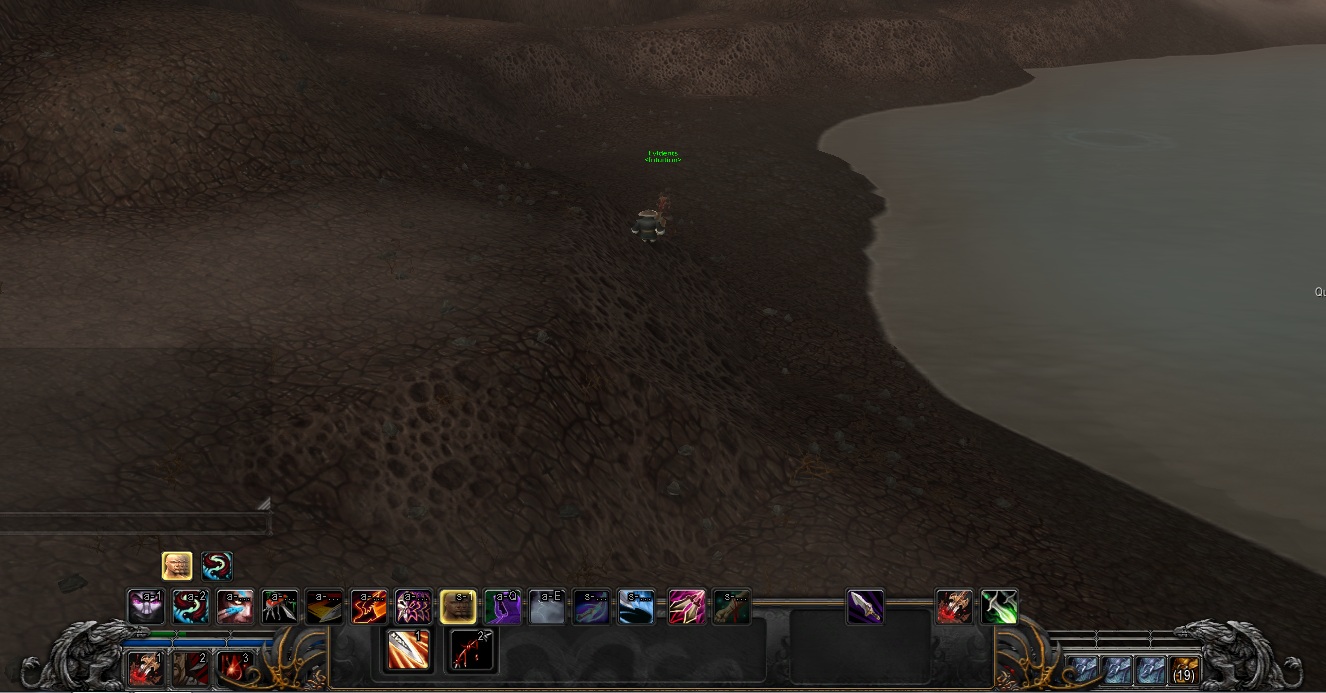Use the grey storm cloud ability a-E

[546, 607]
